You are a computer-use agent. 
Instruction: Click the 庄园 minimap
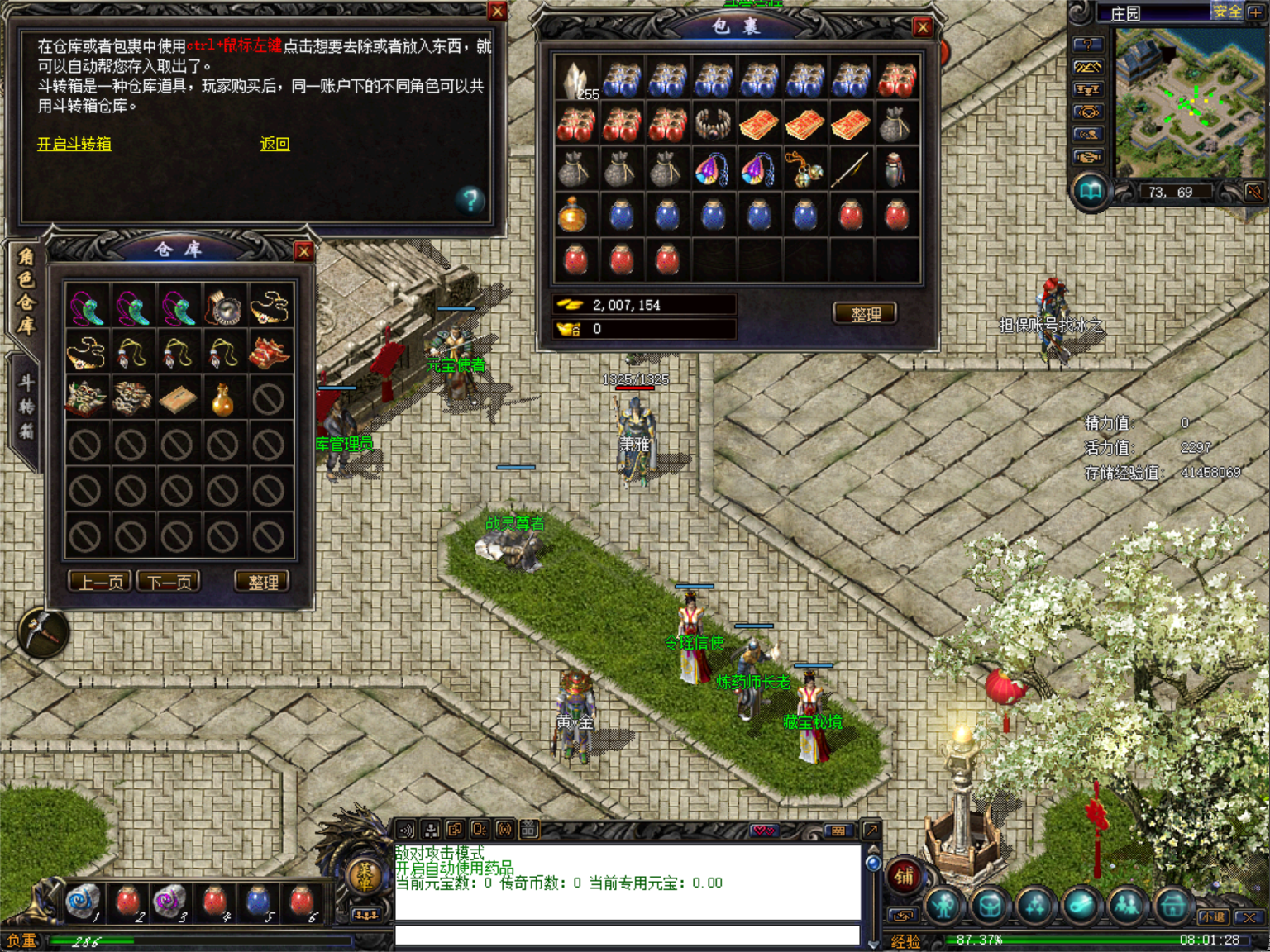point(1184,103)
